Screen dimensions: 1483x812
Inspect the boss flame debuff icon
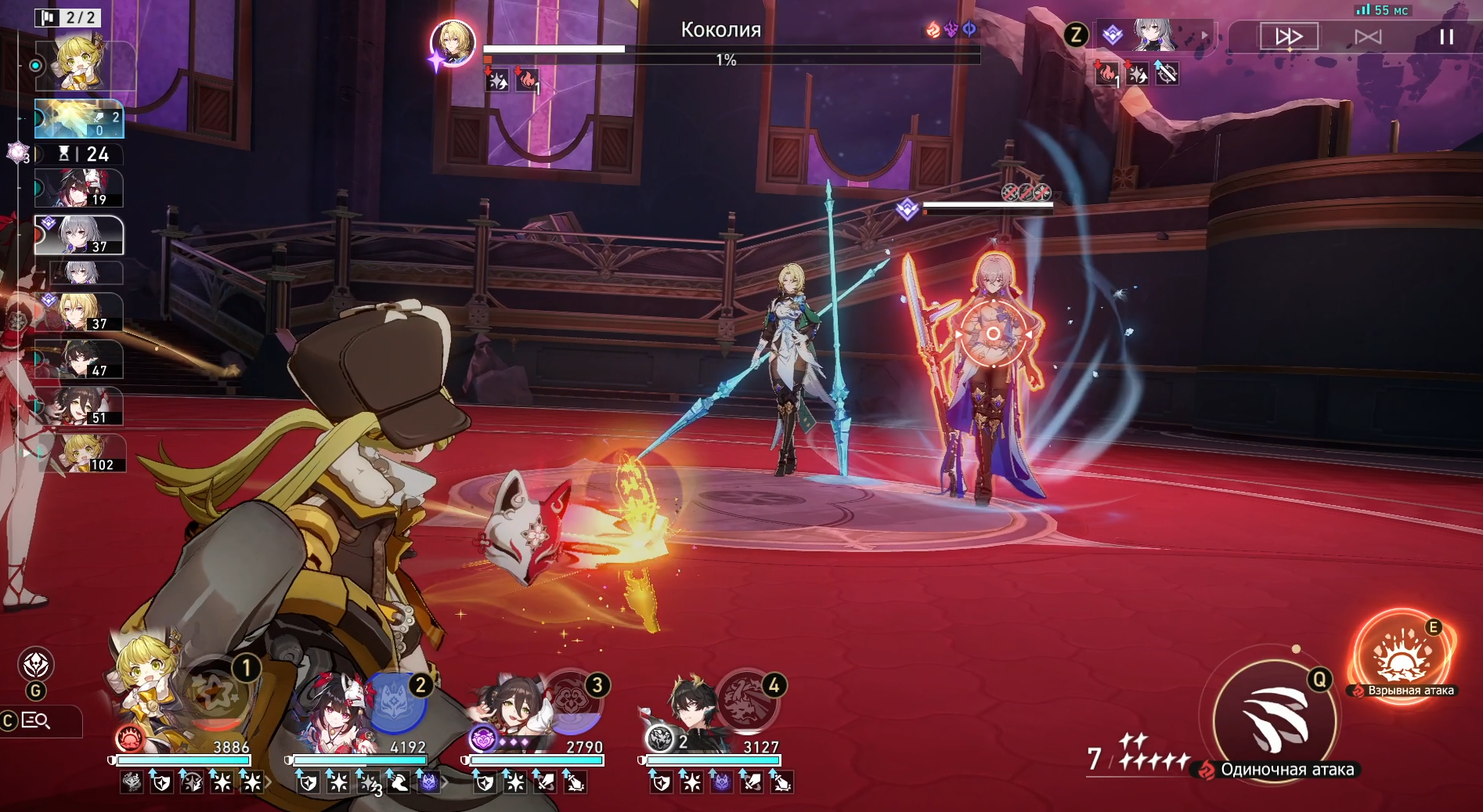(528, 80)
